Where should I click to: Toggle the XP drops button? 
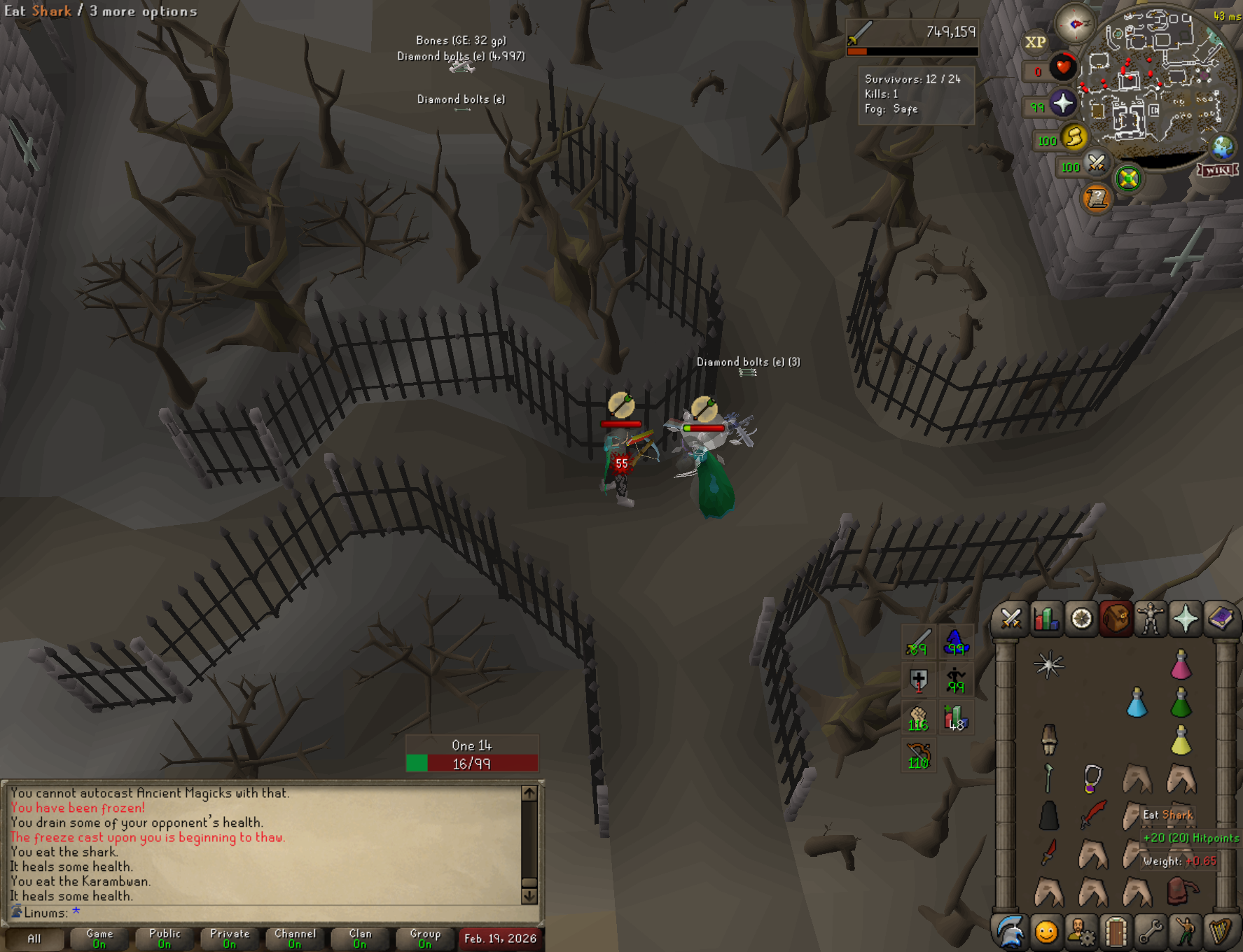click(1035, 42)
